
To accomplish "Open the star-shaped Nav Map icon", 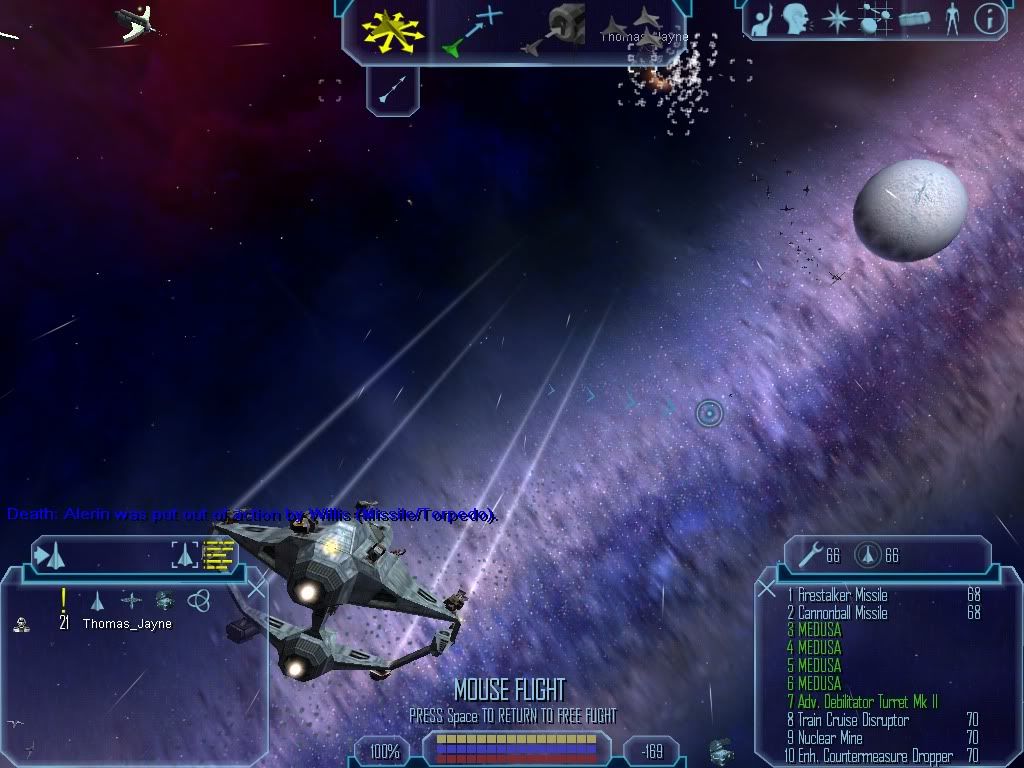I will (x=835, y=19).
